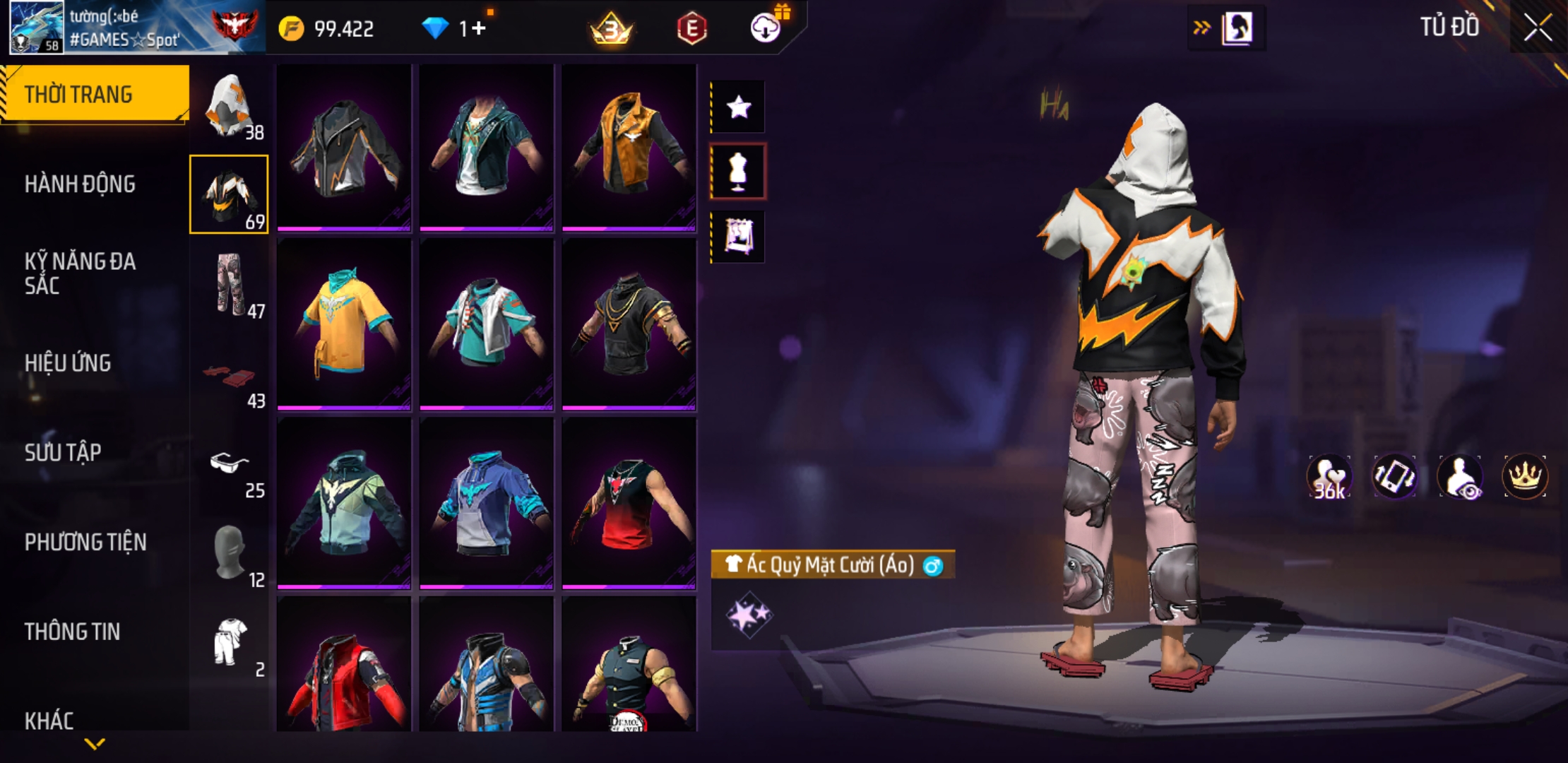
Task: Open the golden crown icon button
Action: pos(1525,477)
